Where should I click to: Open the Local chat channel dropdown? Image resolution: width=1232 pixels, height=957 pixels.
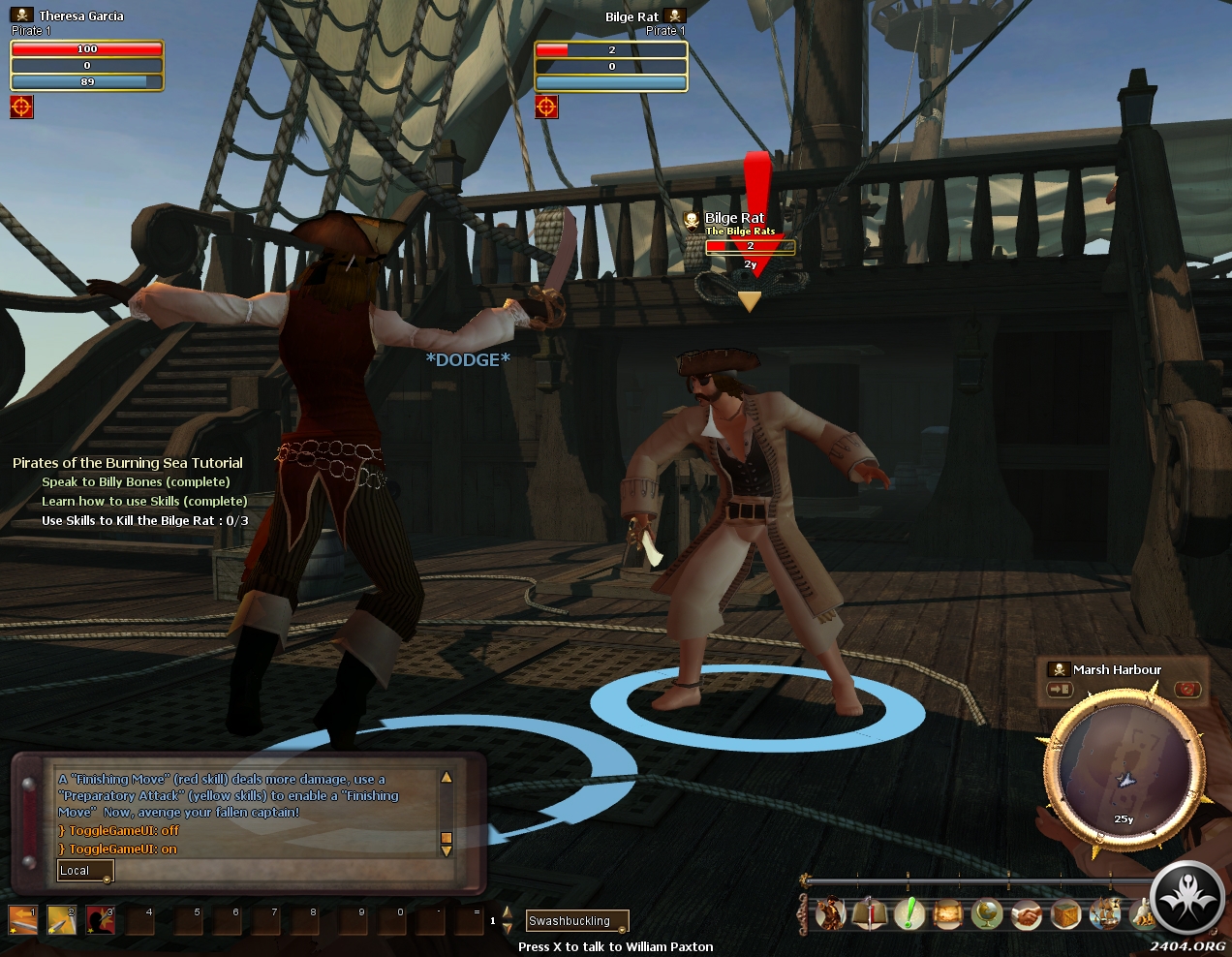[x=85, y=871]
